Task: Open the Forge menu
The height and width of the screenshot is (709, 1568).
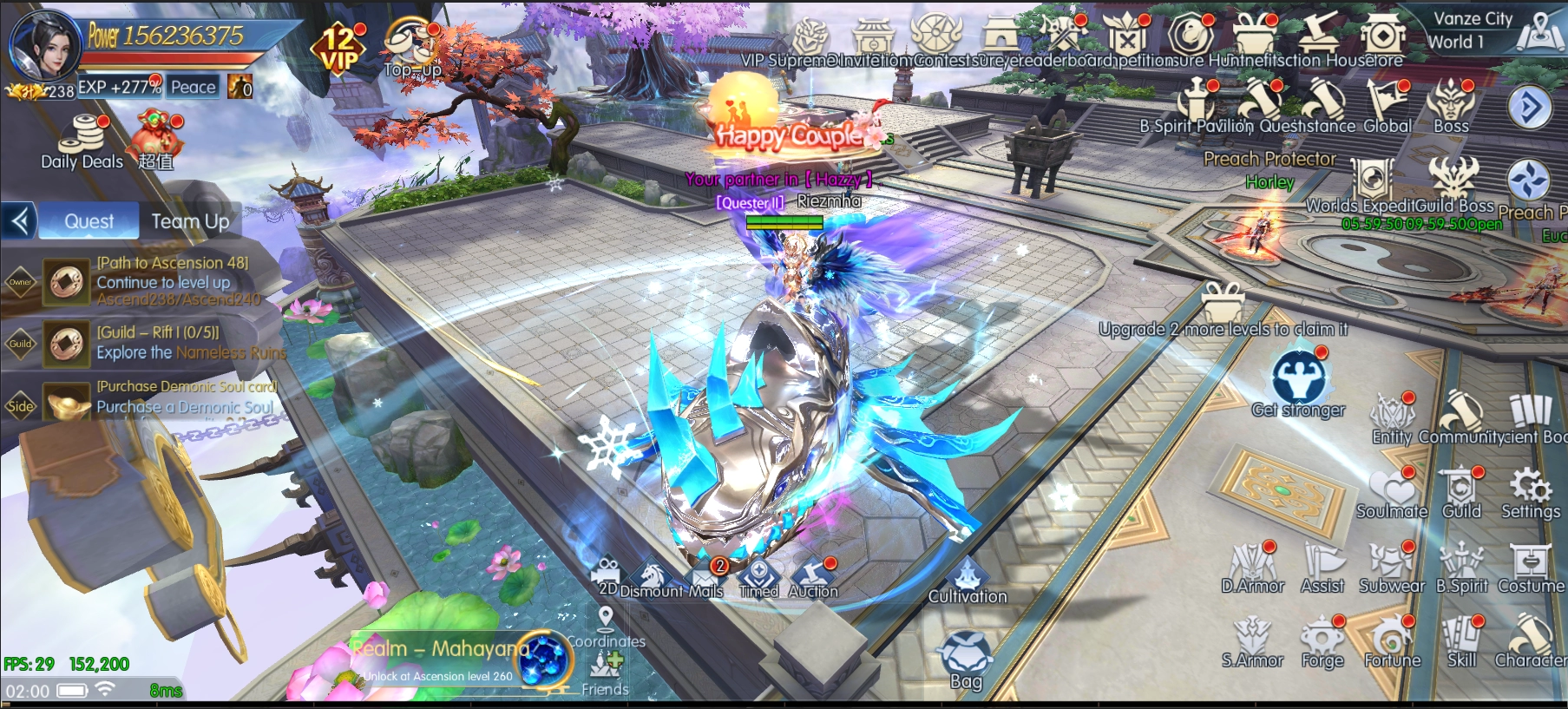Action: coord(1322,642)
